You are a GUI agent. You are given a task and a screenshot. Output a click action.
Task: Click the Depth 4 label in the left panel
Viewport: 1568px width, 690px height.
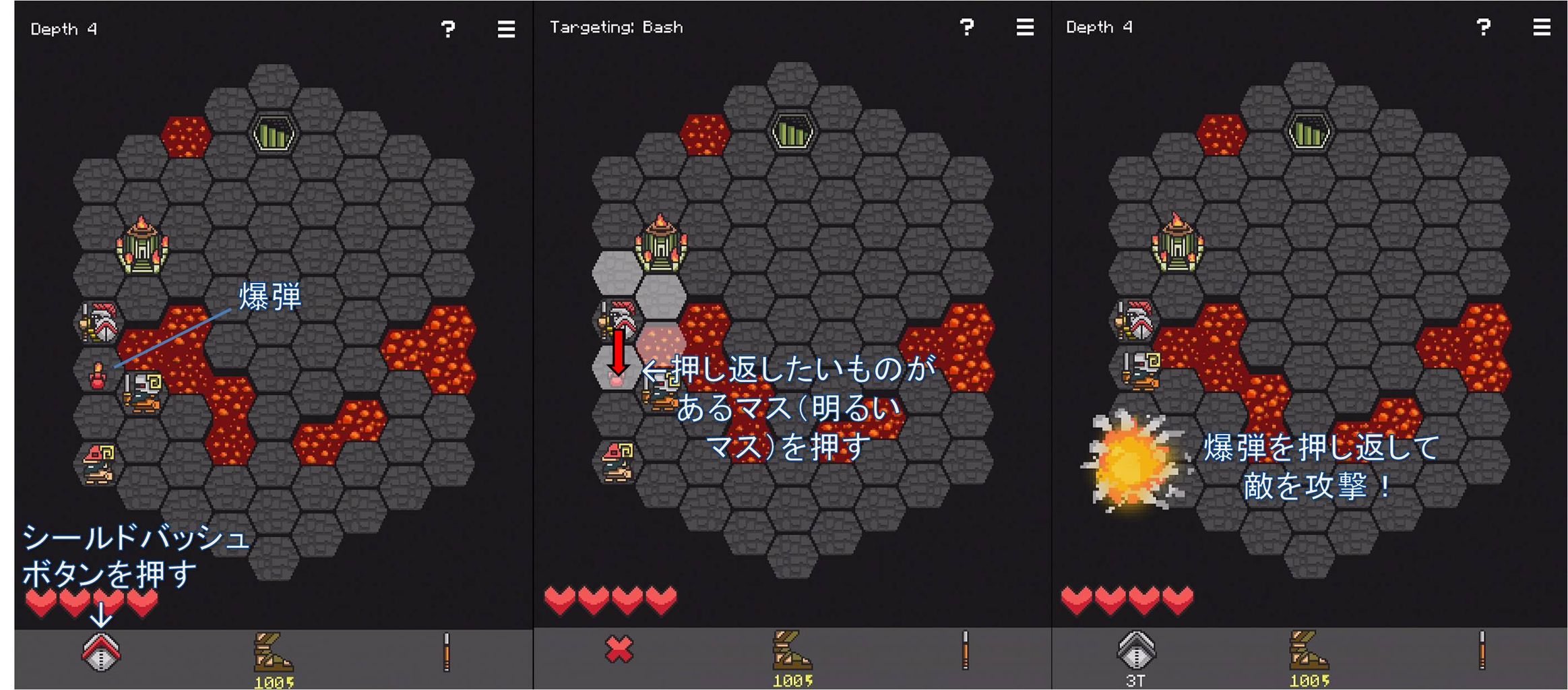tap(64, 28)
